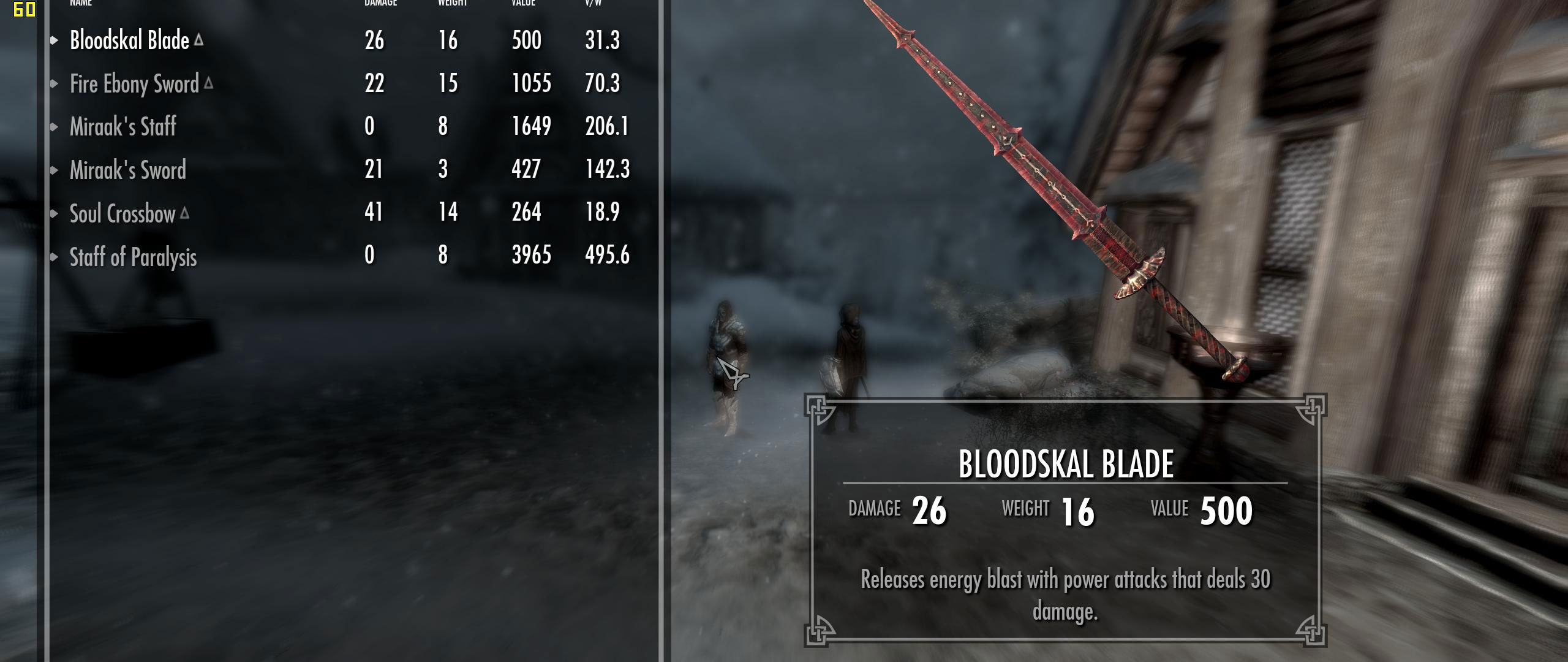
Task: Choose the Fire Ebony Sword entry
Action: (134, 84)
